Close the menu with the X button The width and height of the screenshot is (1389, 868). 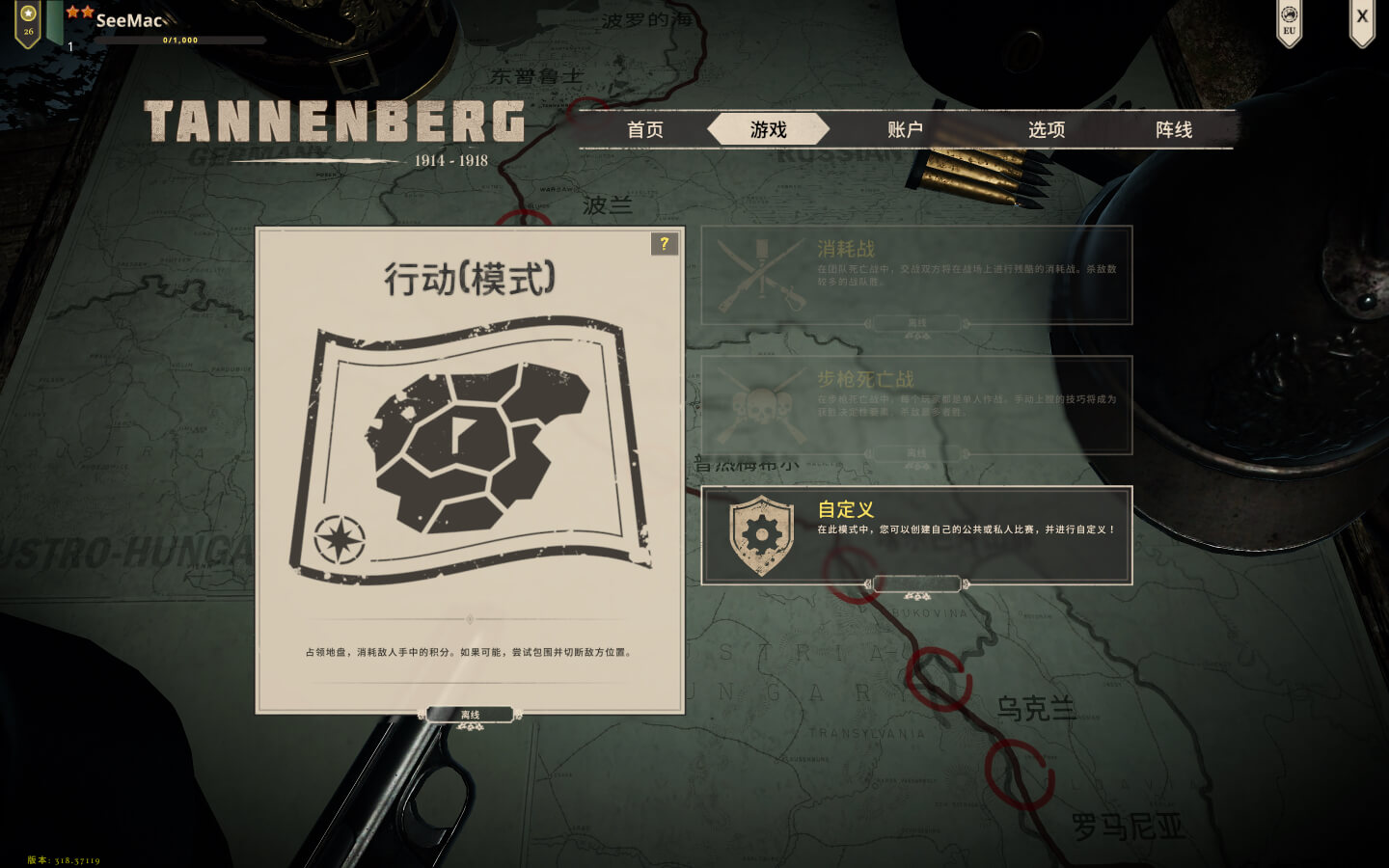[x=1361, y=17]
